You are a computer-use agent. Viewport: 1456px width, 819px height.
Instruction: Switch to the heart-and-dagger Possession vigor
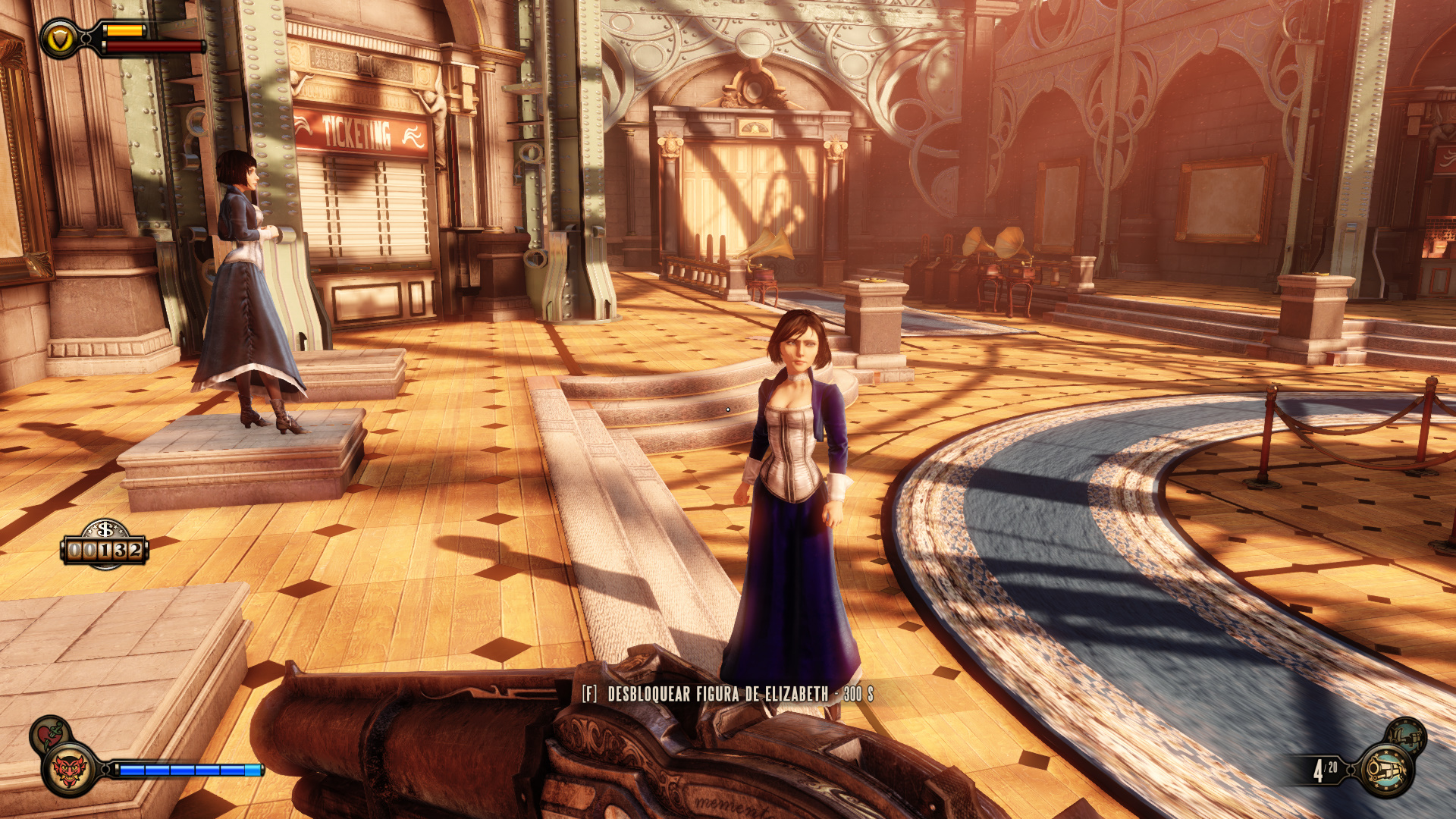50,733
